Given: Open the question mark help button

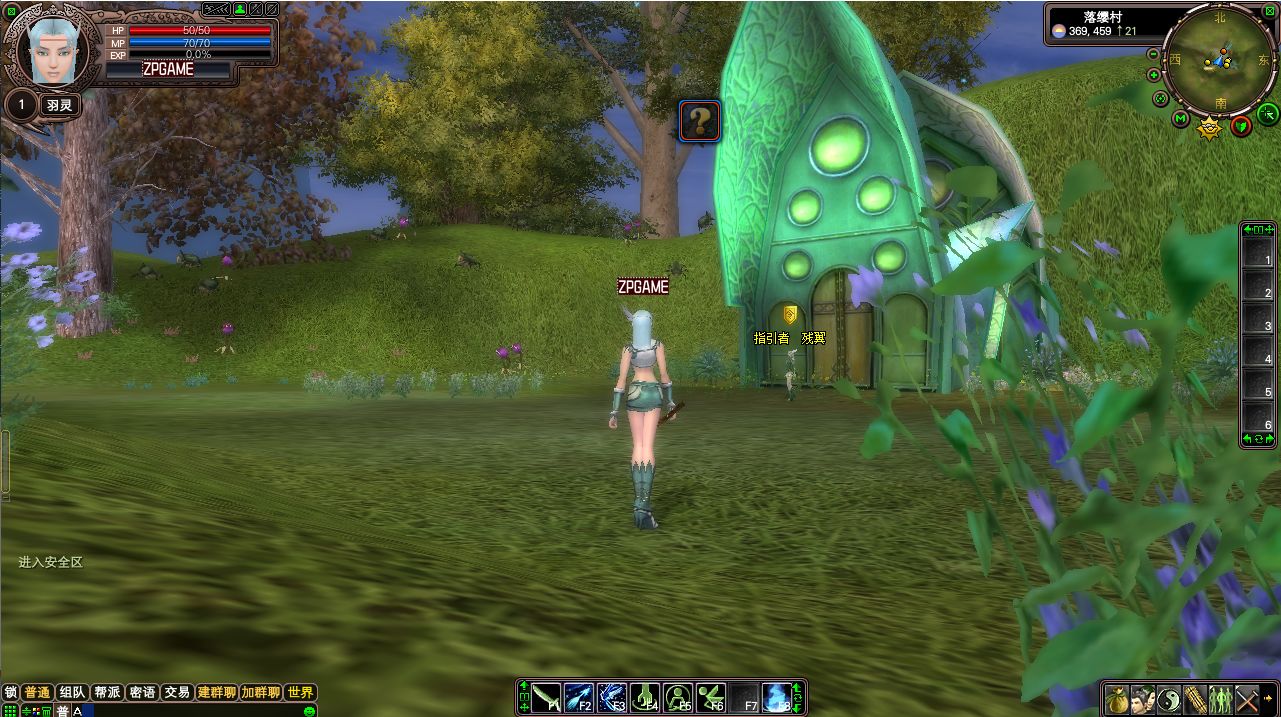Looking at the screenshot, I should (700, 121).
